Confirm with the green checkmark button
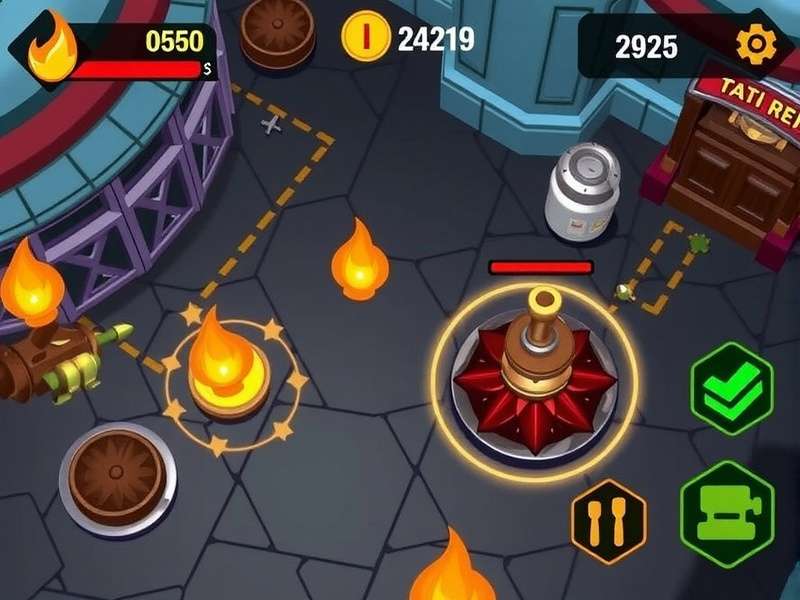Viewport: 800px width, 600px height. (x=732, y=388)
